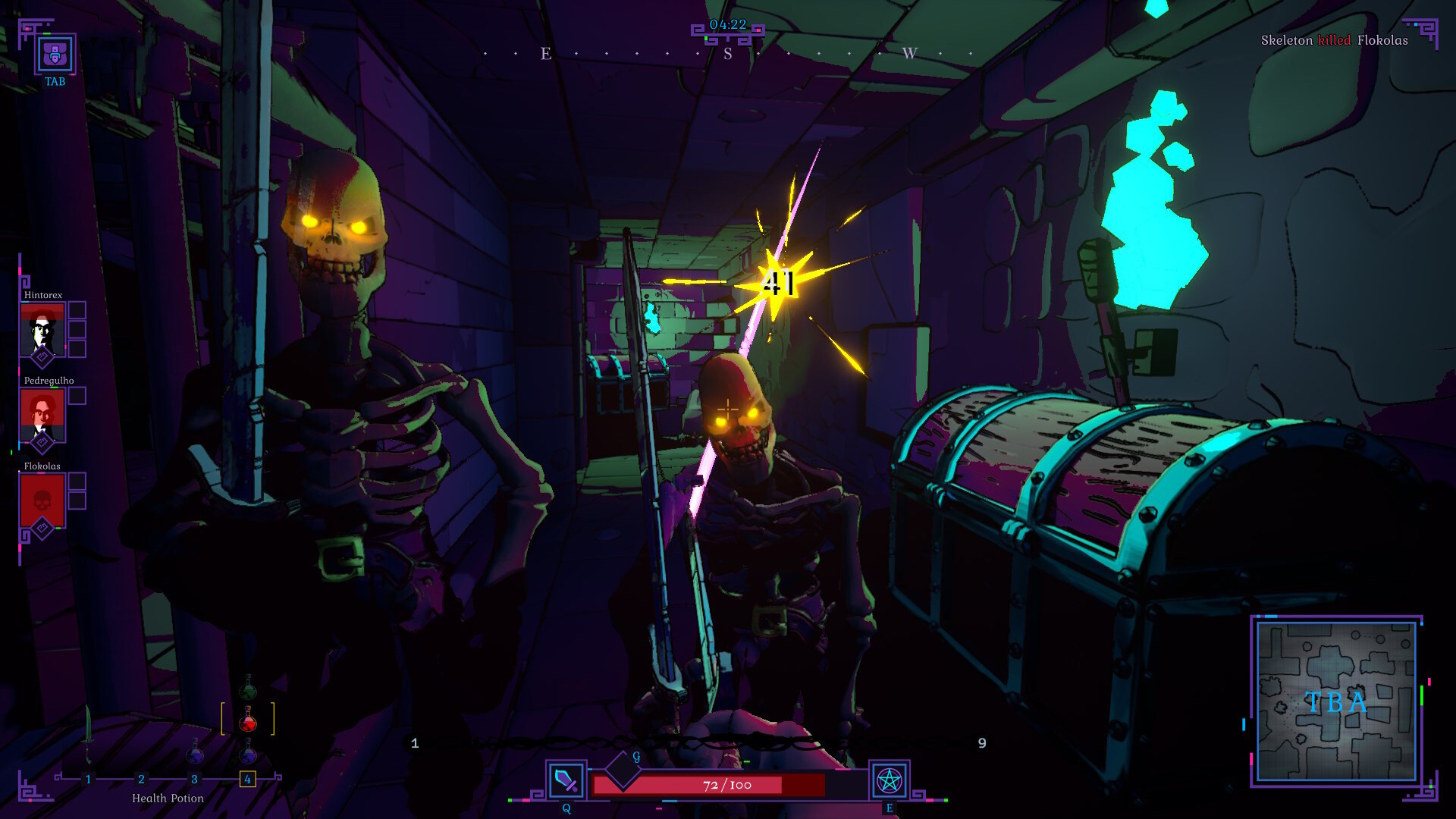Screen dimensions: 1456x819
Task: Choose the green potion in the stack
Action: [248, 689]
